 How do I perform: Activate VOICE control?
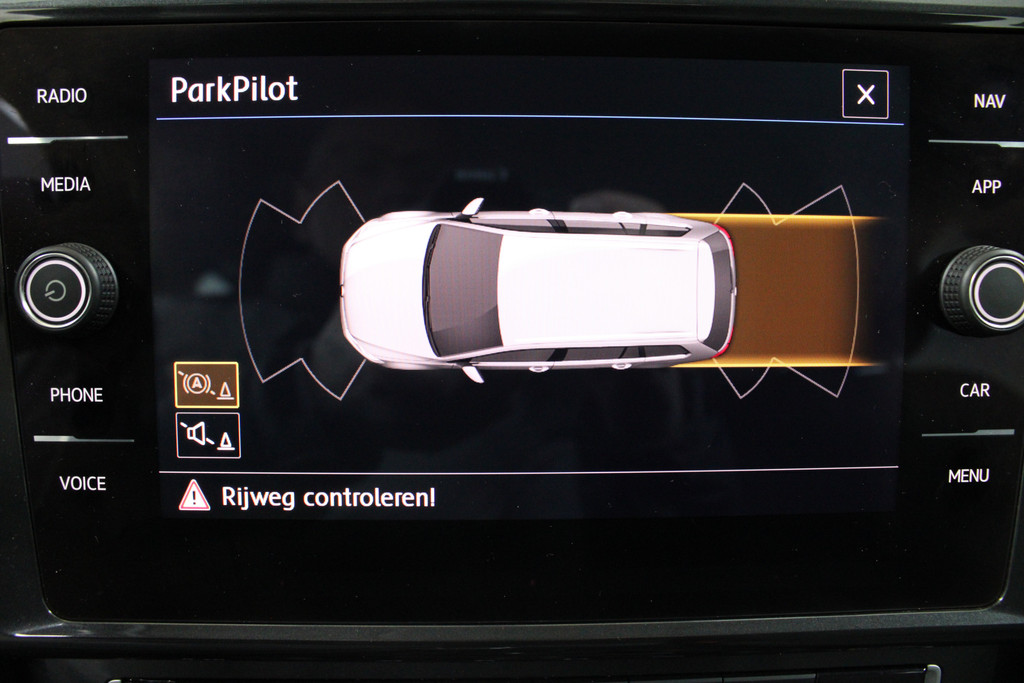pyautogui.click(x=82, y=483)
